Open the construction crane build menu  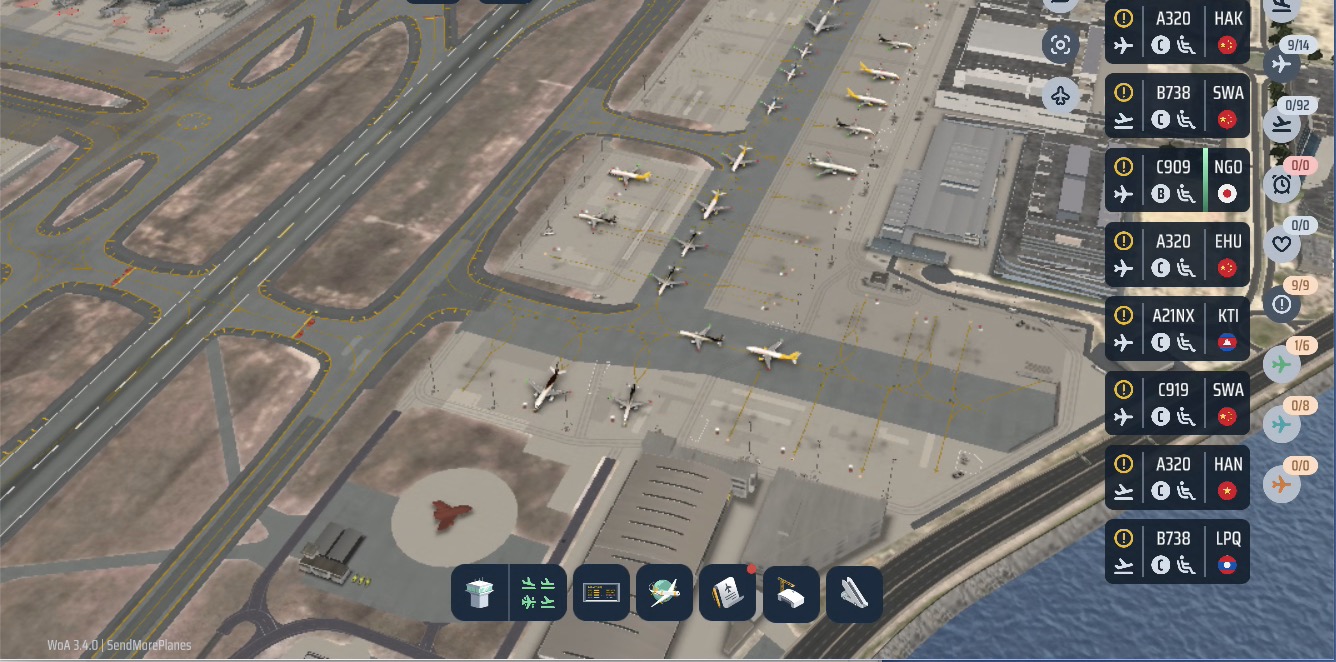tap(791, 593)
